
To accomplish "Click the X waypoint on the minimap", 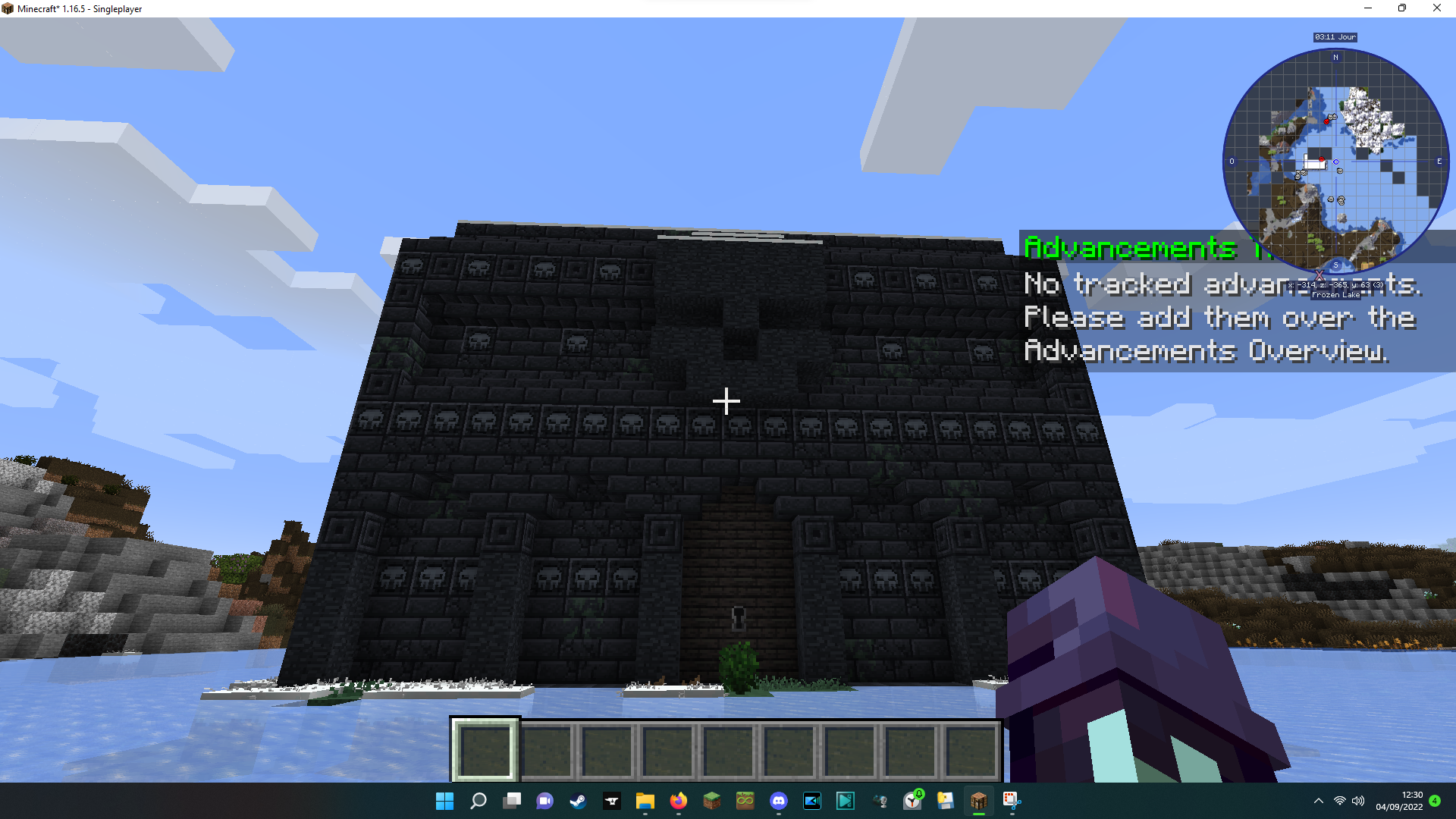I will pyautogui.click(x=1319, y=275).
